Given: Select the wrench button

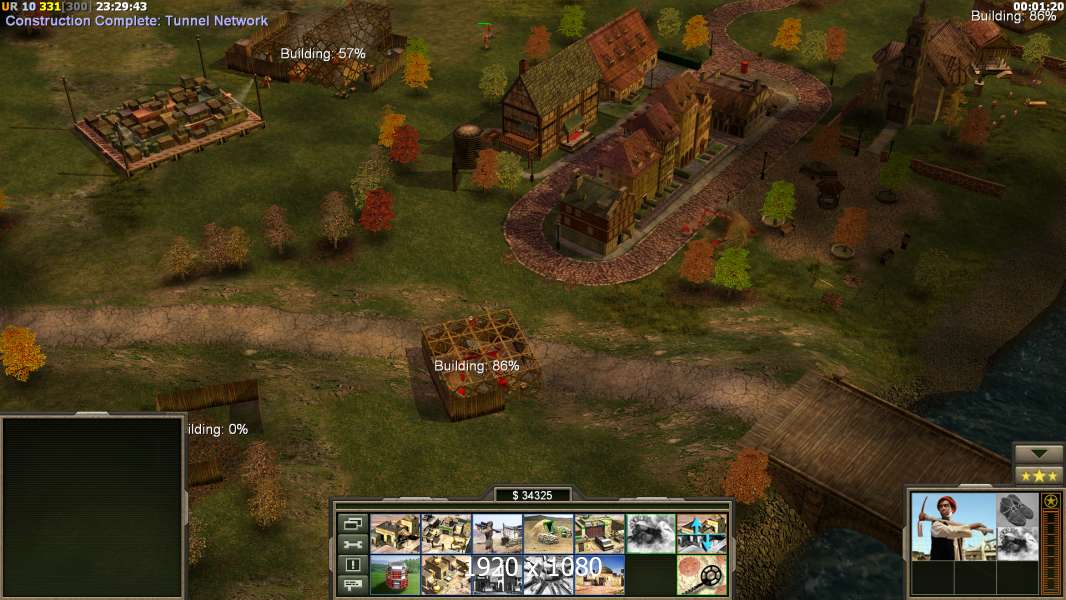Looking at the screenshot, I should pos(352,544).
